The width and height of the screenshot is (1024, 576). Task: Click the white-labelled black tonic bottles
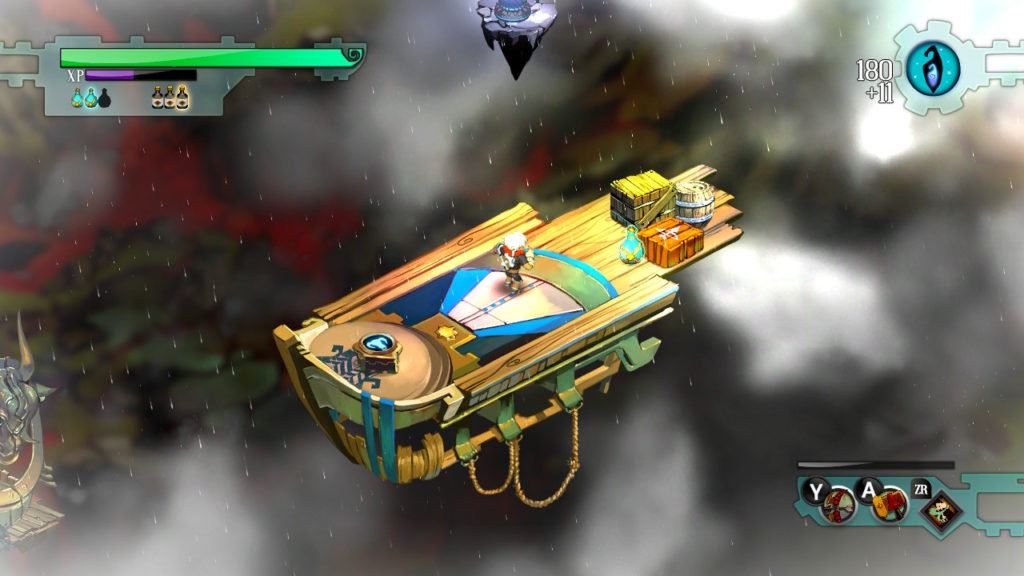click(x=171, y=97)
